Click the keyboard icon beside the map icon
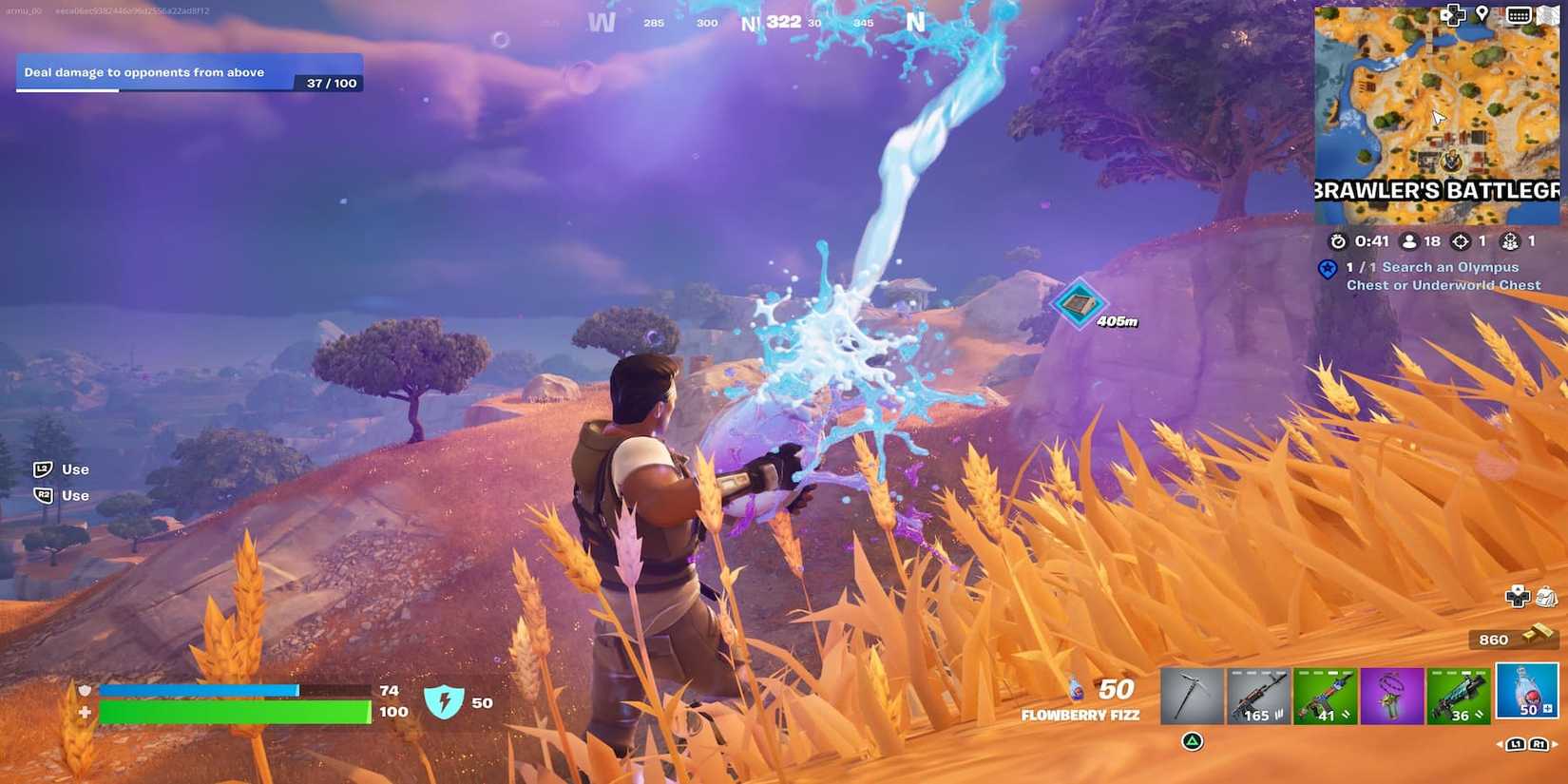1568x784 pixels. [x=1518, y=14]
